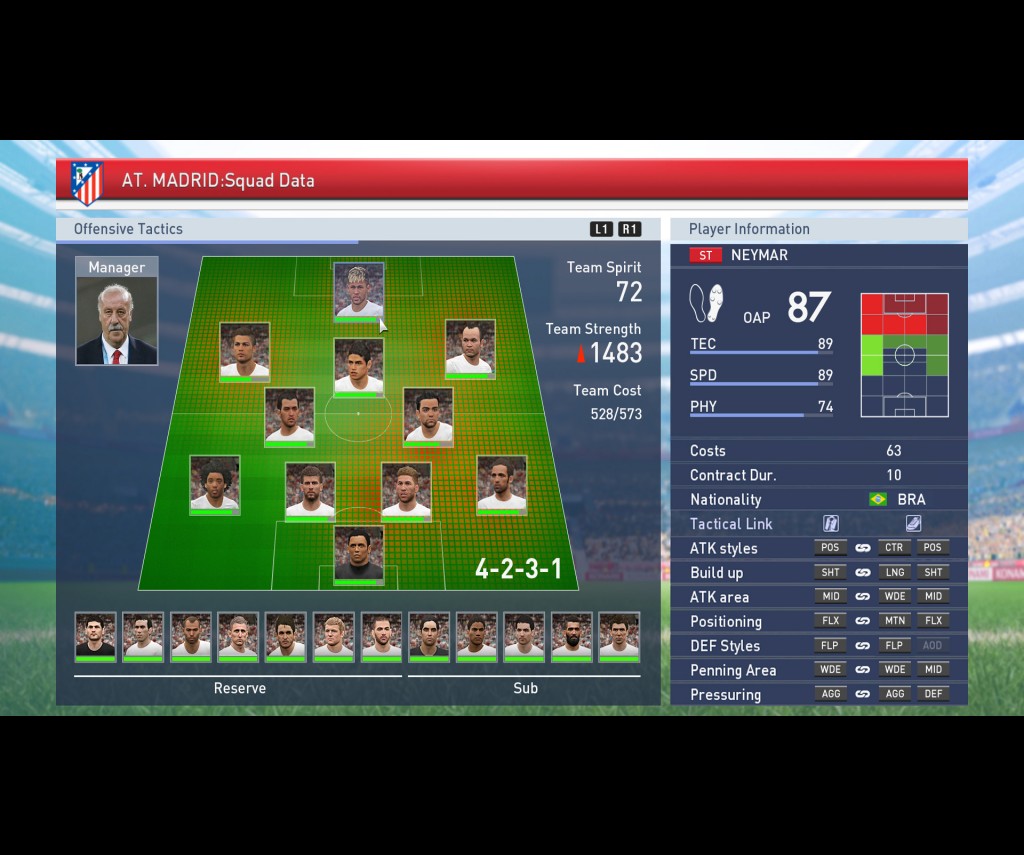This screenshot has height=855, width=1024.
Task: Select the left winger's player card
Action: pos(245,351)
